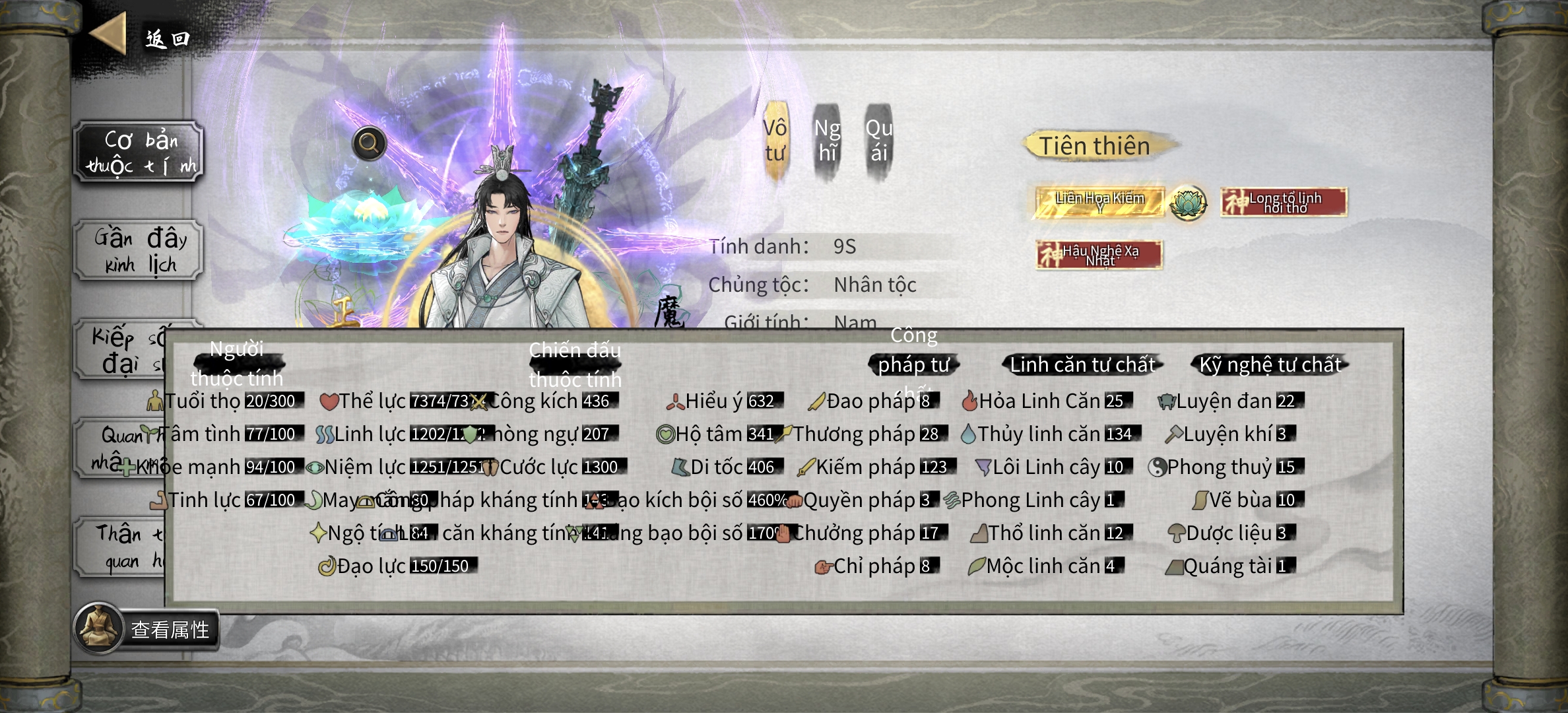The height and width of the screenshot is (713, 1568).
Task: Select the Vô tư personality tag
Action: coord(775,141)
